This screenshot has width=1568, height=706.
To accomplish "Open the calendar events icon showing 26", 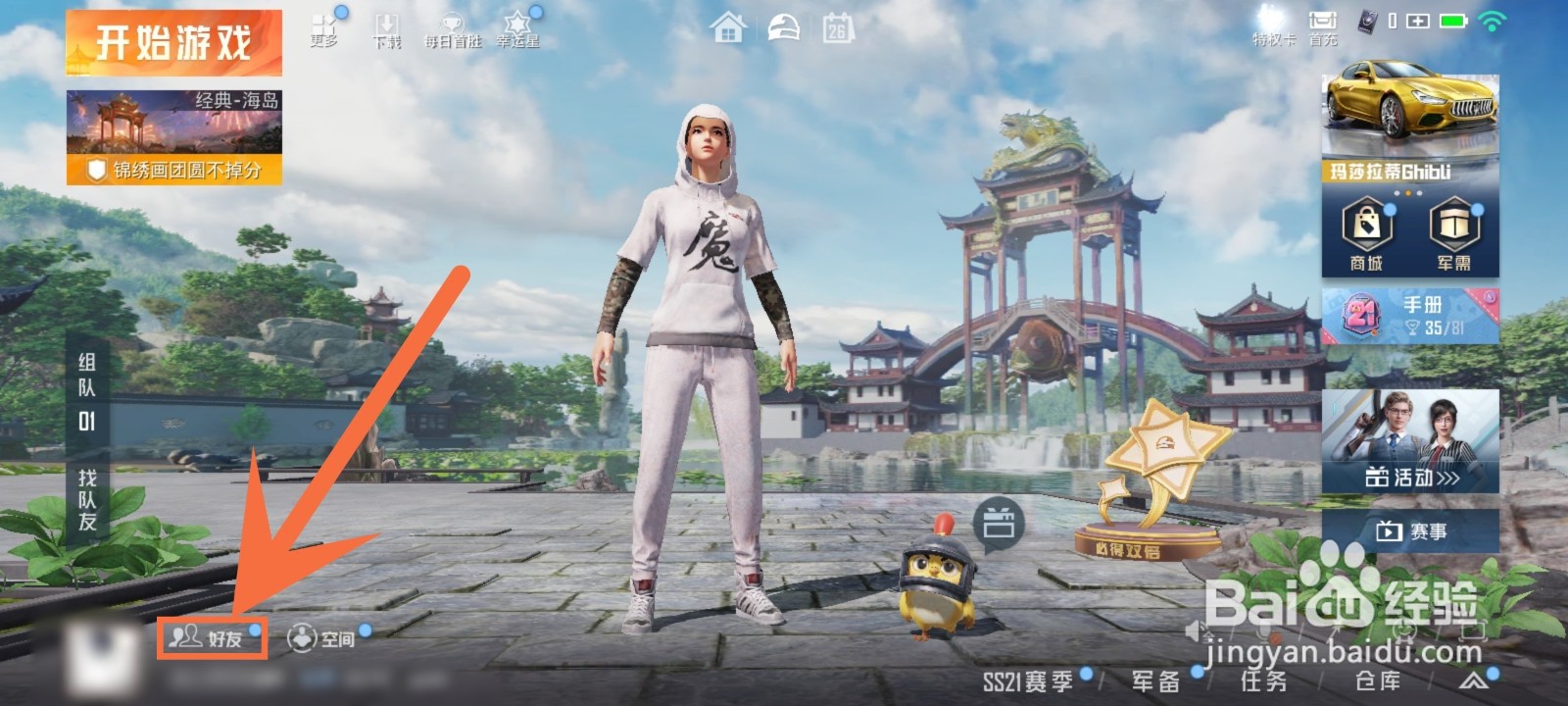I will coord(838,27).
